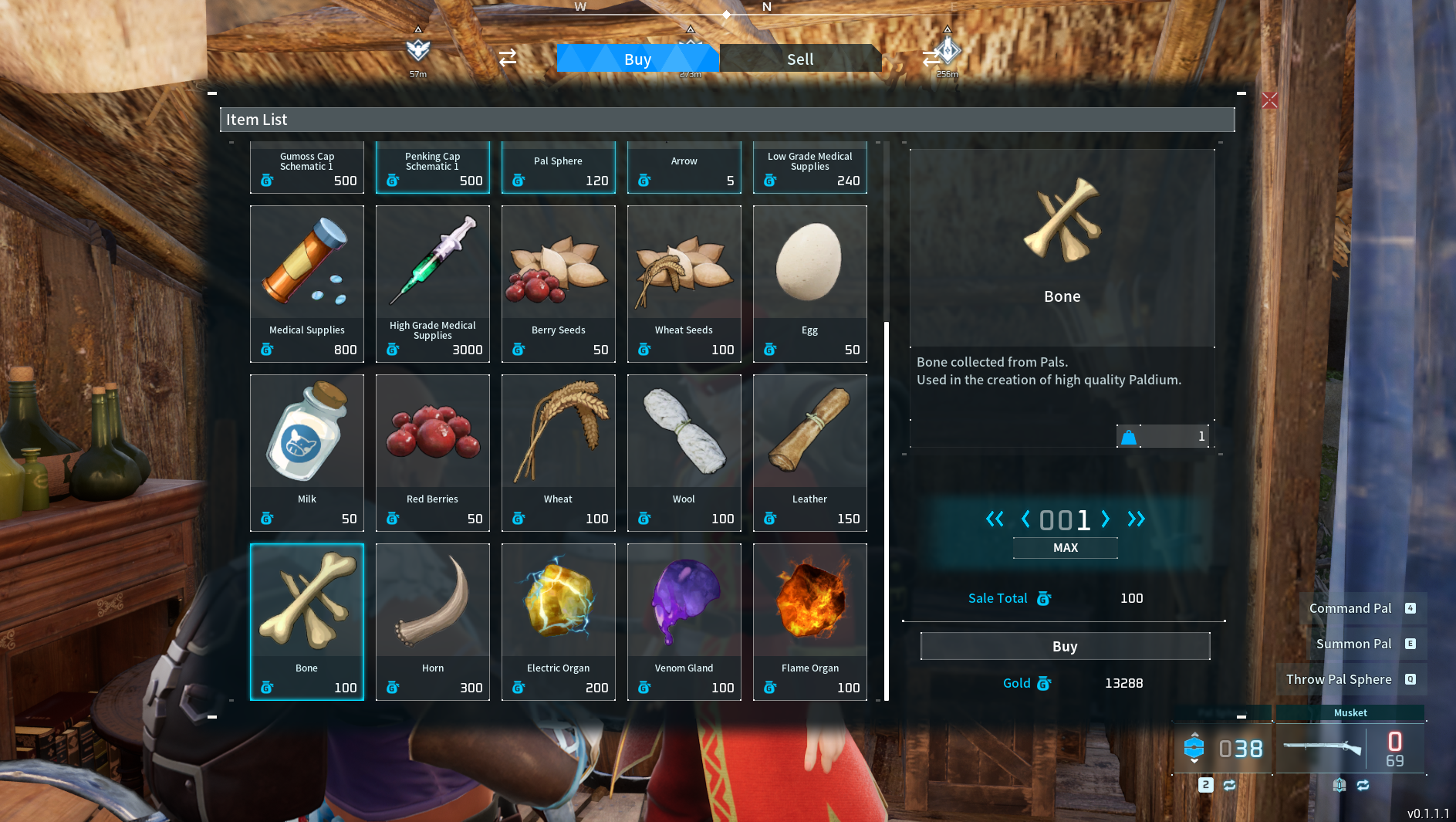Select the Pal Sphere item

(x=558, y=167)
